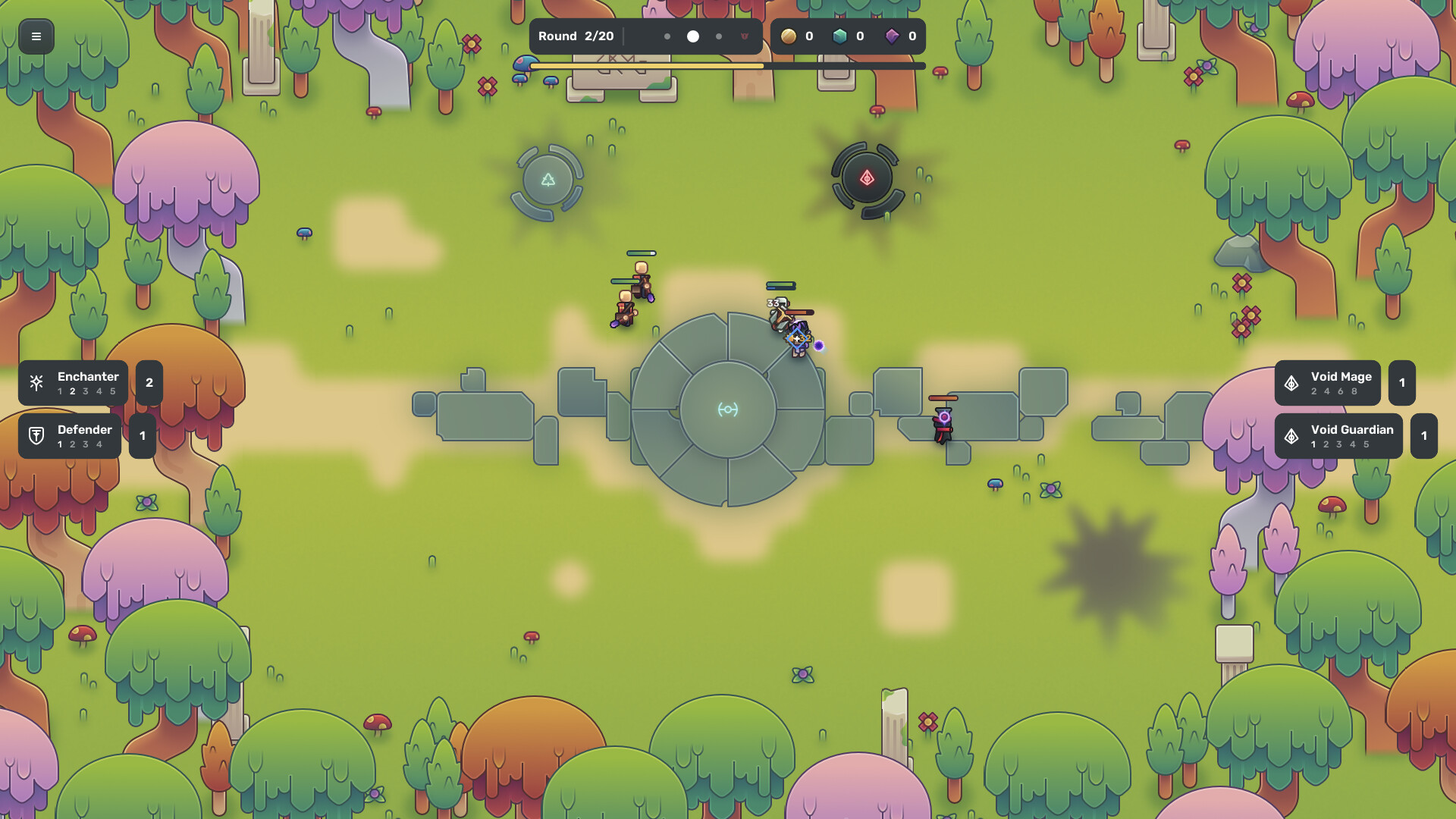Click the glowing circle at arena center
Image resolution: width=1456 pixels, height=819 pixels.
(x=728, y=409)
